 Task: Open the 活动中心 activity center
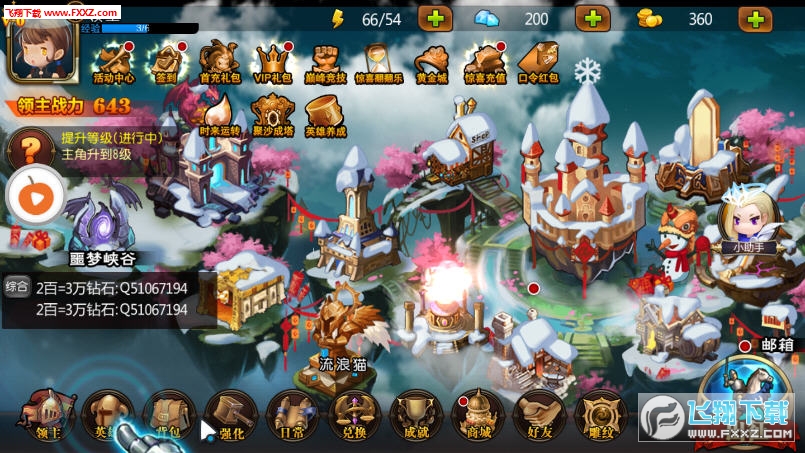[113, 62]
